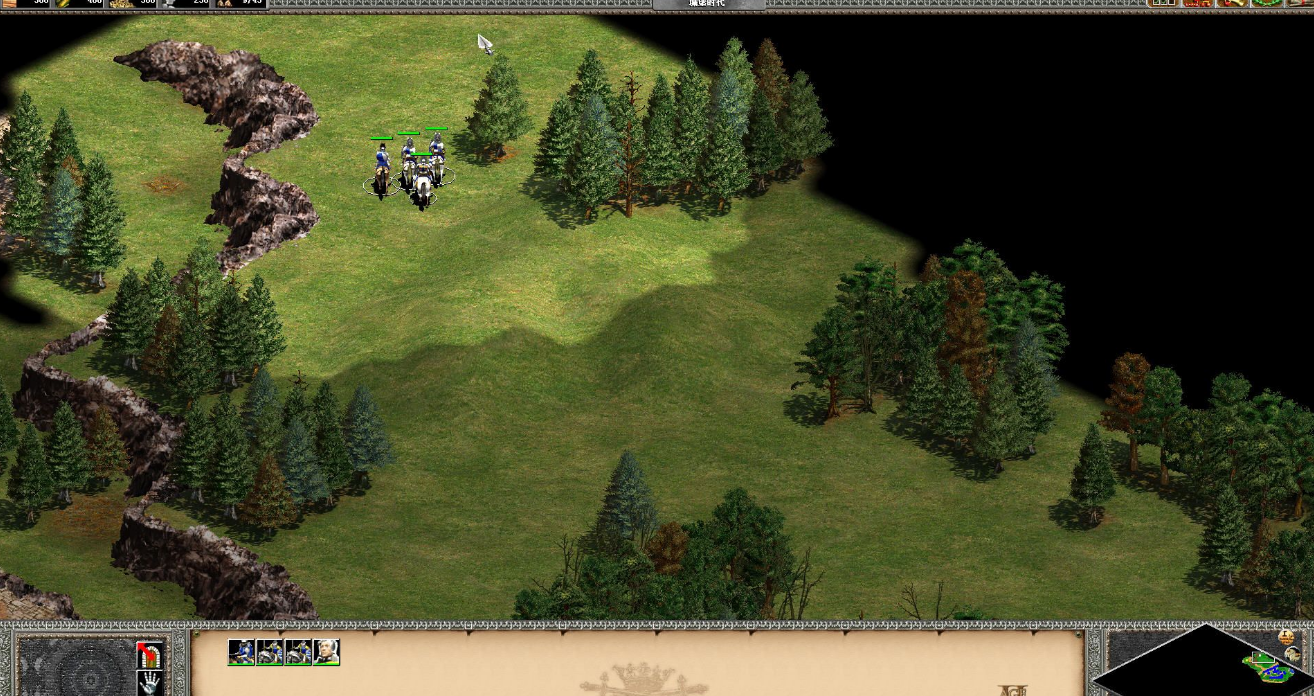Activate the Stop command hand icon

[149, 683]
